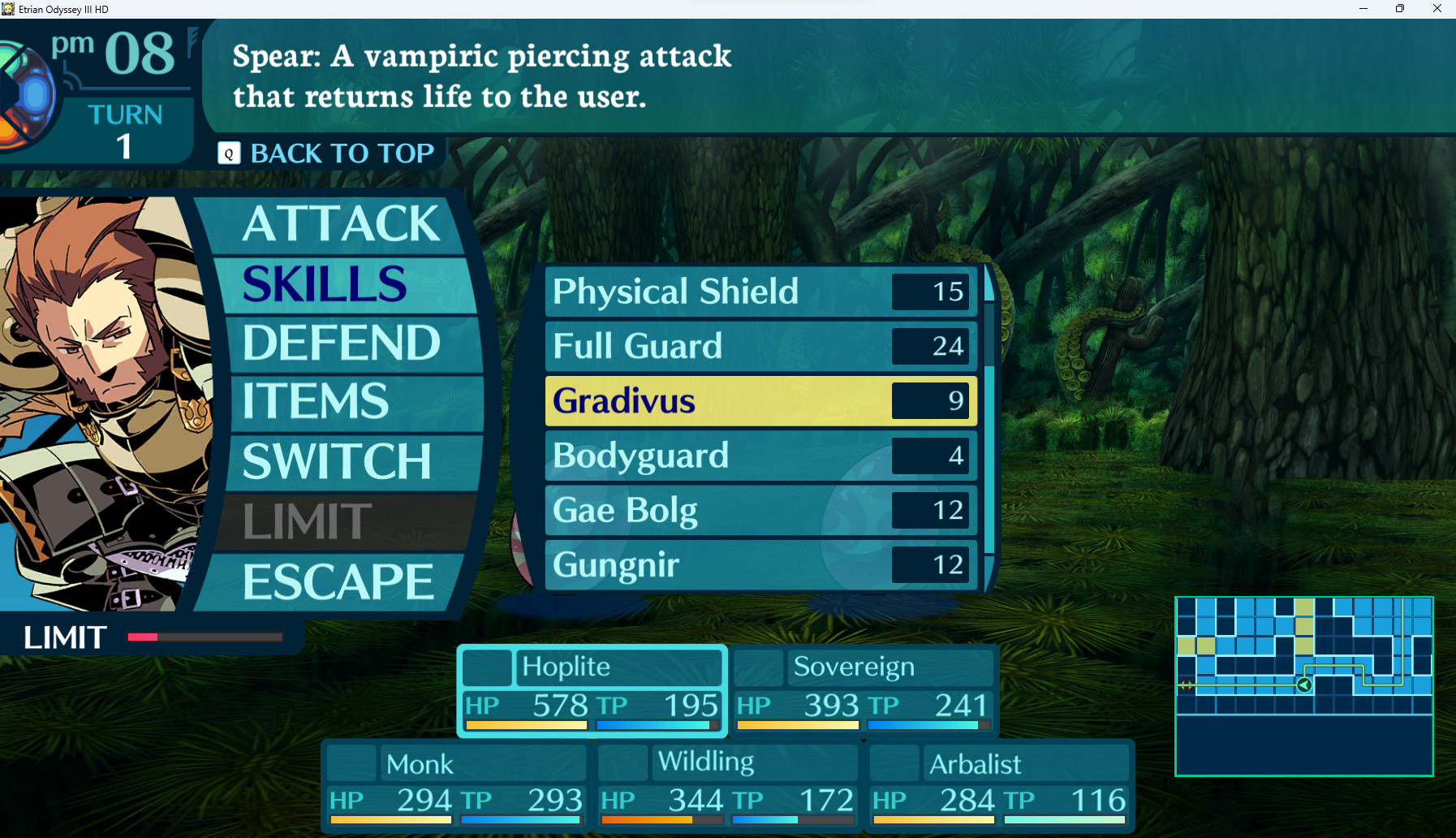Click the BACK TO TOP button
Viewport: 1456px width, 838px height.
coord(341,153)
